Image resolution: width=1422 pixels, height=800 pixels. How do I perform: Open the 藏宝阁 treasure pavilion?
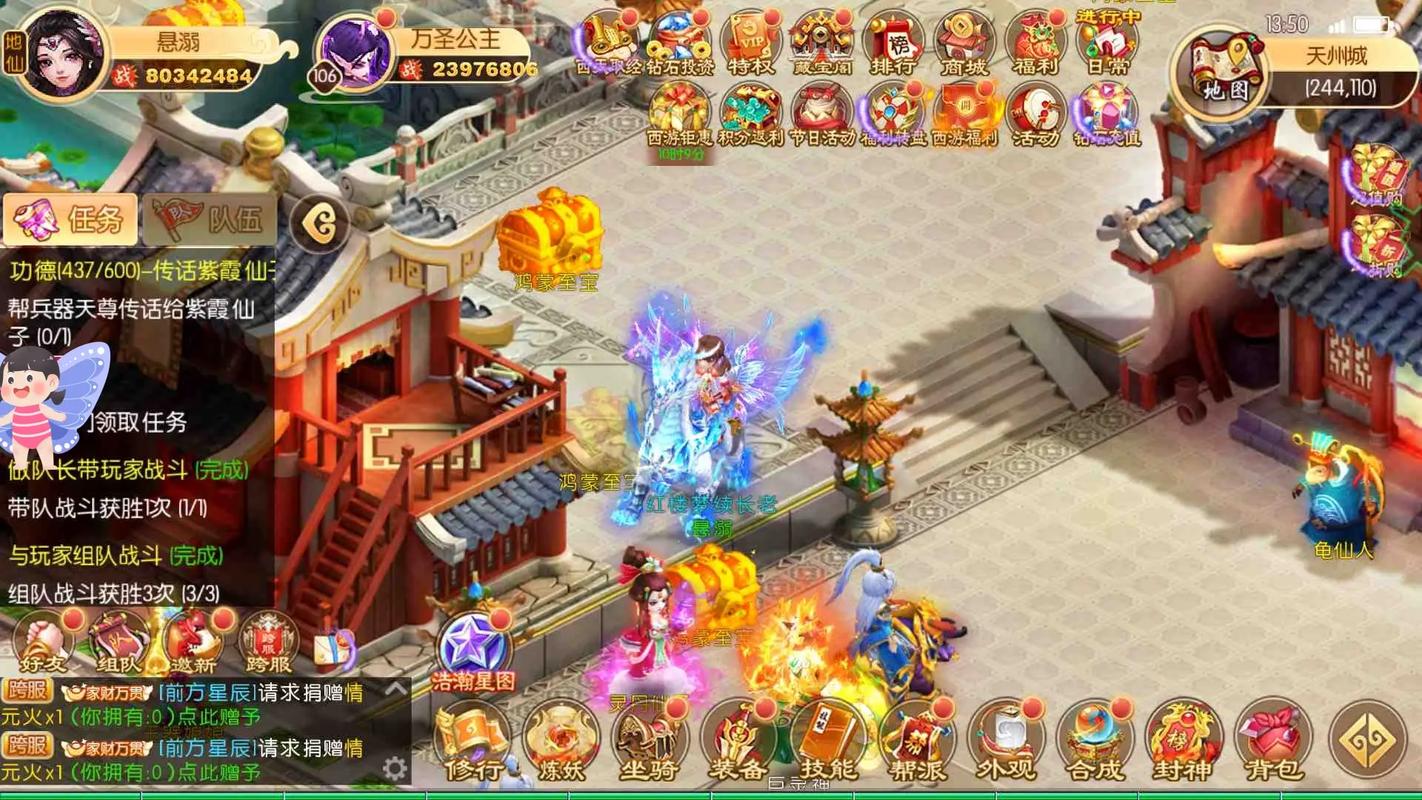coord(821,45)
